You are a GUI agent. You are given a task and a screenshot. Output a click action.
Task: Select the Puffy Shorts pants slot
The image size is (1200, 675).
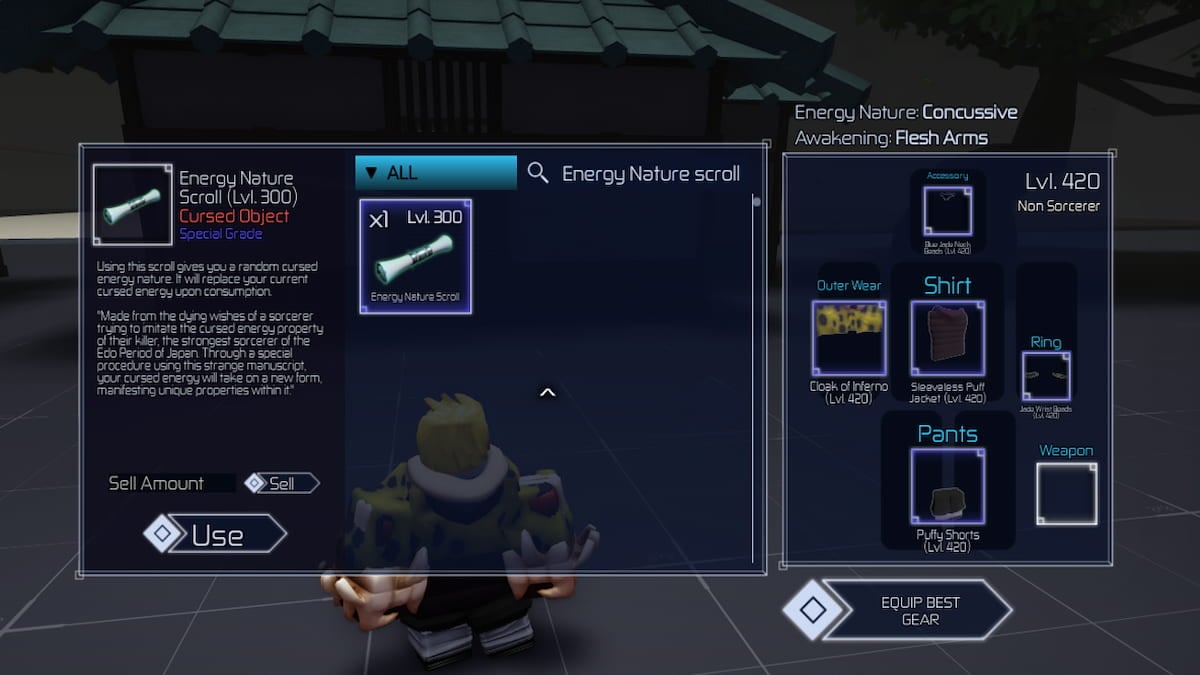pos(947,486)
